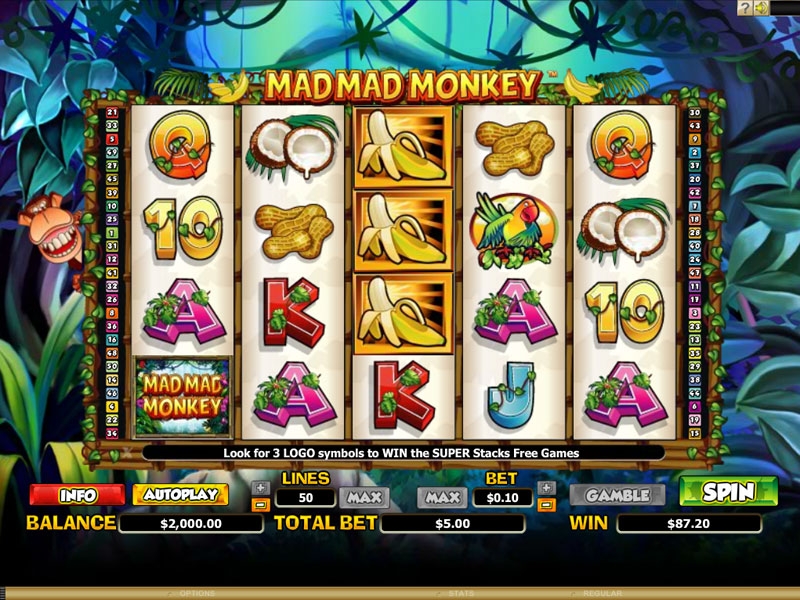Decrease the number of lines with the minus button
800x600 pixels.
point(260,504)
